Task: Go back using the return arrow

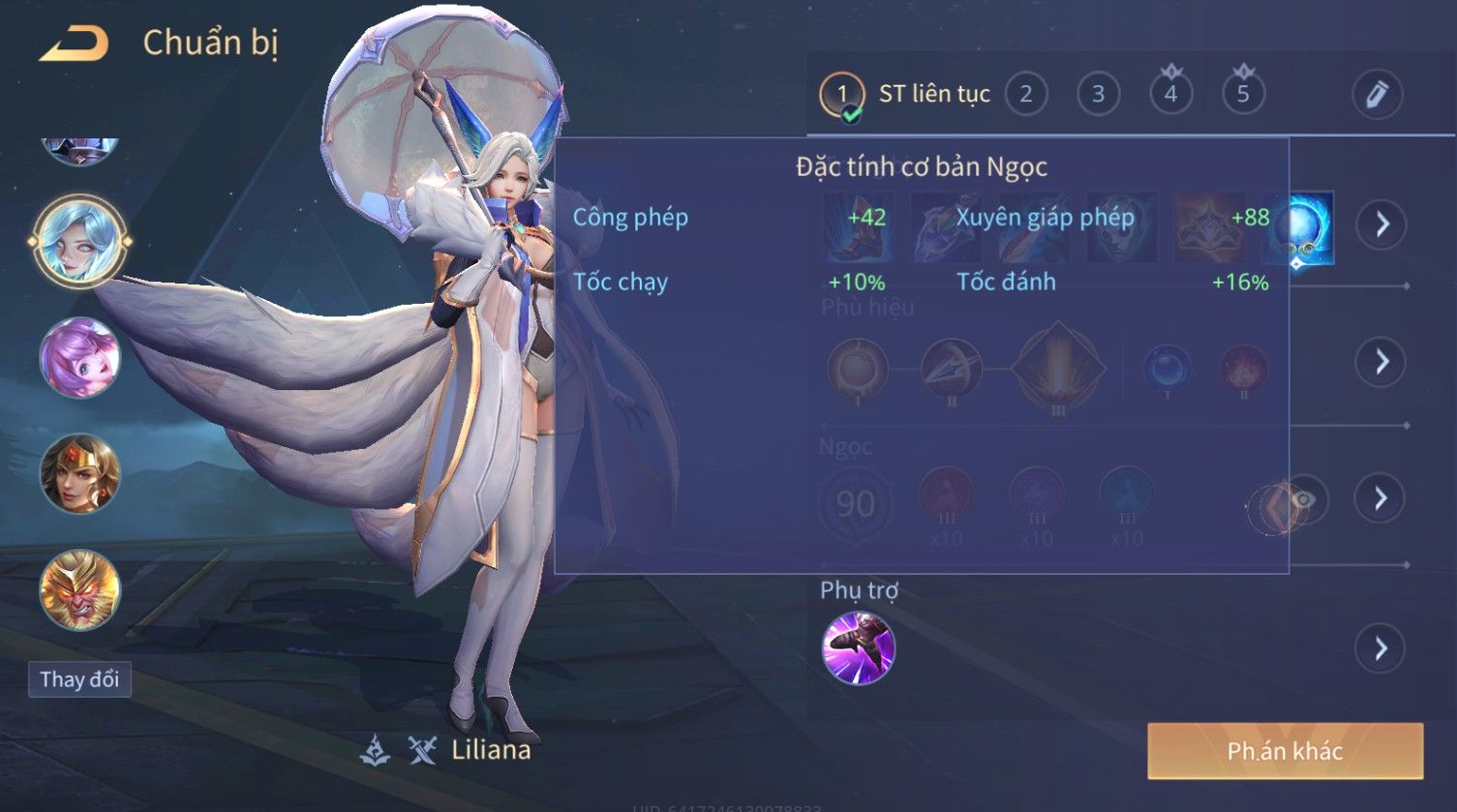Action: [74, 44]
